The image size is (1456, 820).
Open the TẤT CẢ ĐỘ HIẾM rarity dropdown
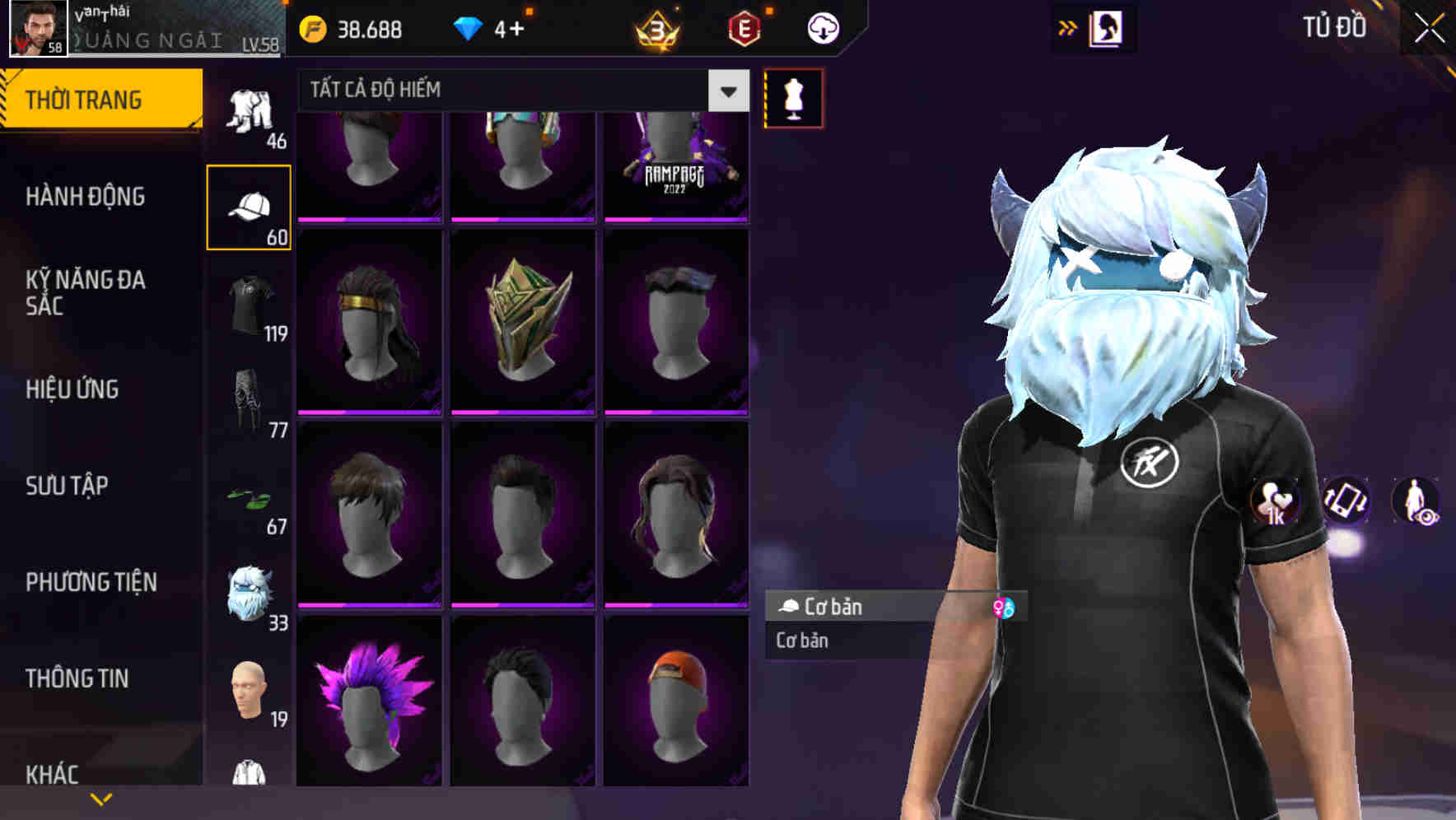726,91
